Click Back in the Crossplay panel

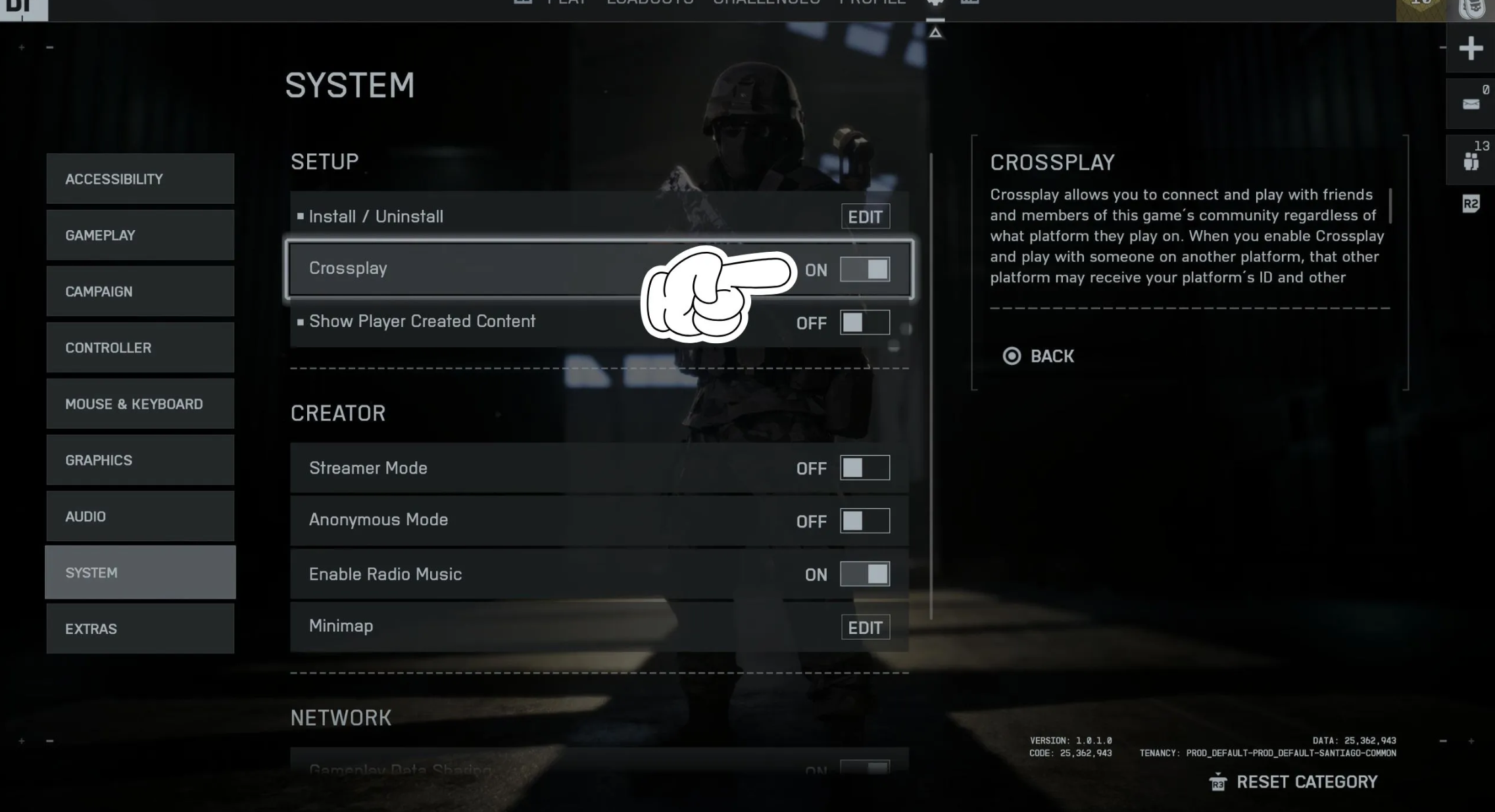(x=1039, y=356)
